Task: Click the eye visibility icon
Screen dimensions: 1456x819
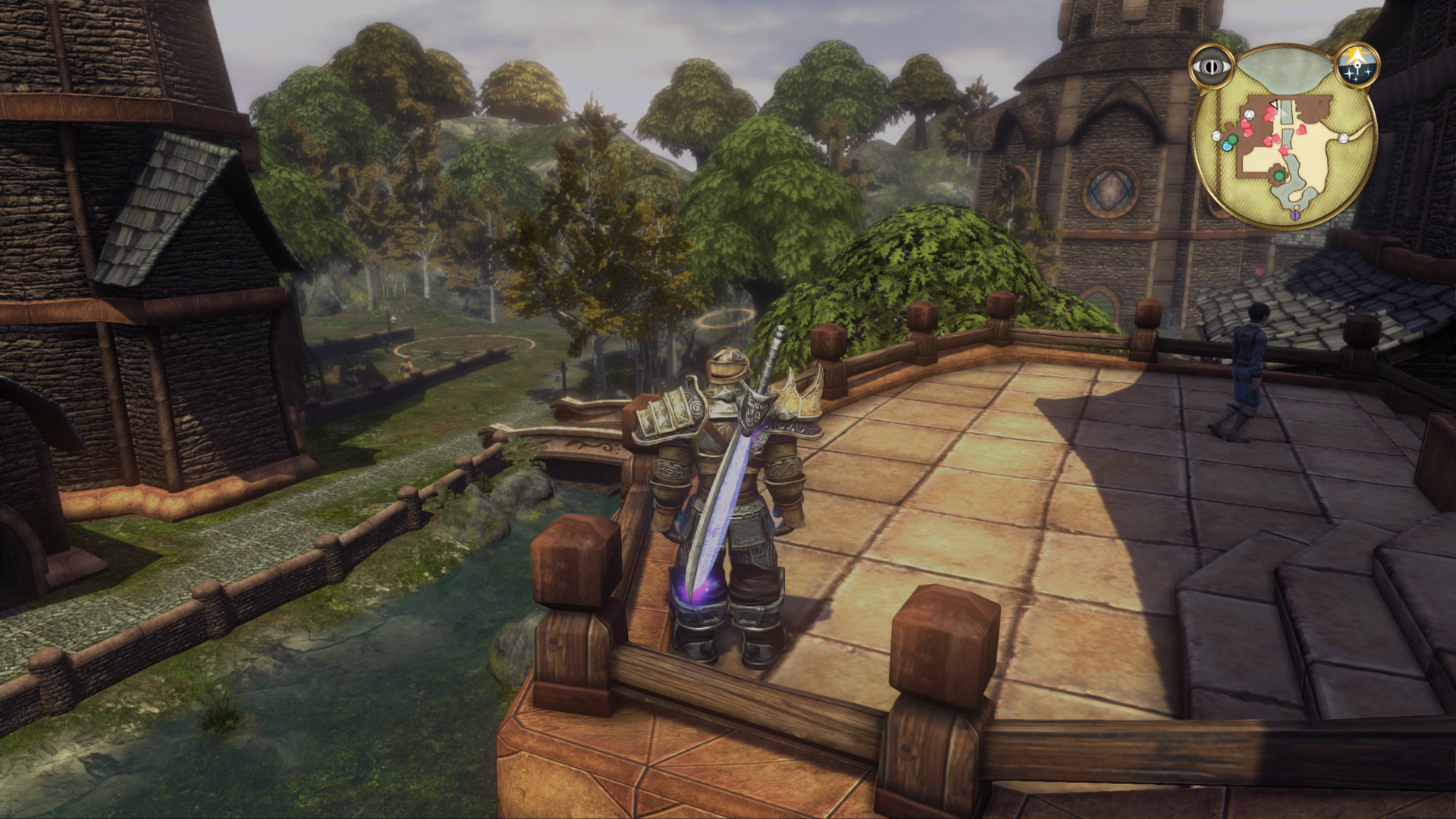Action: [x=1211, y=67]
